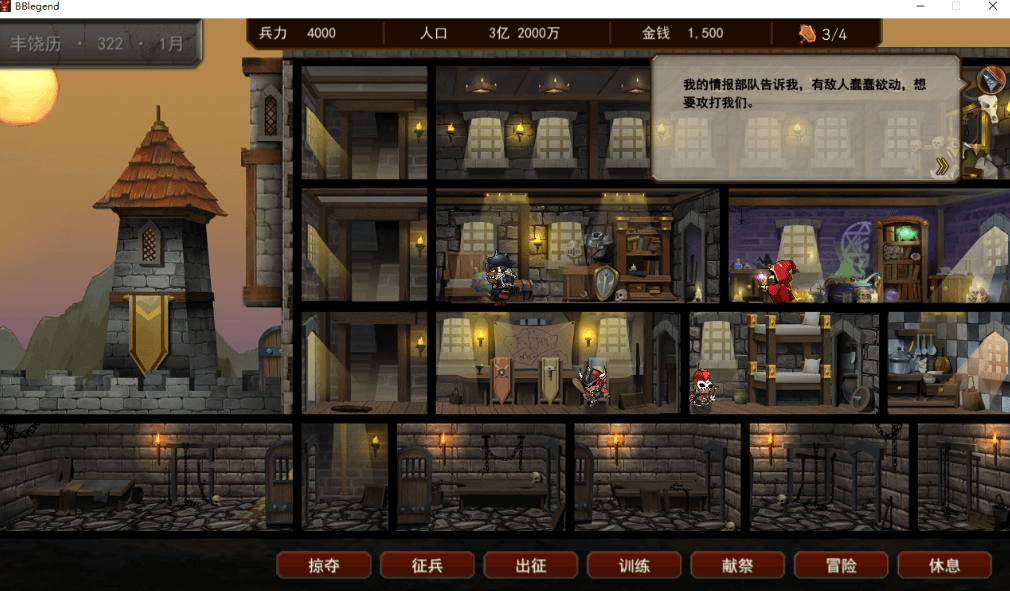Select the 征兵 conscription button
The image size is (1010, 591).
tap(427, 565)
